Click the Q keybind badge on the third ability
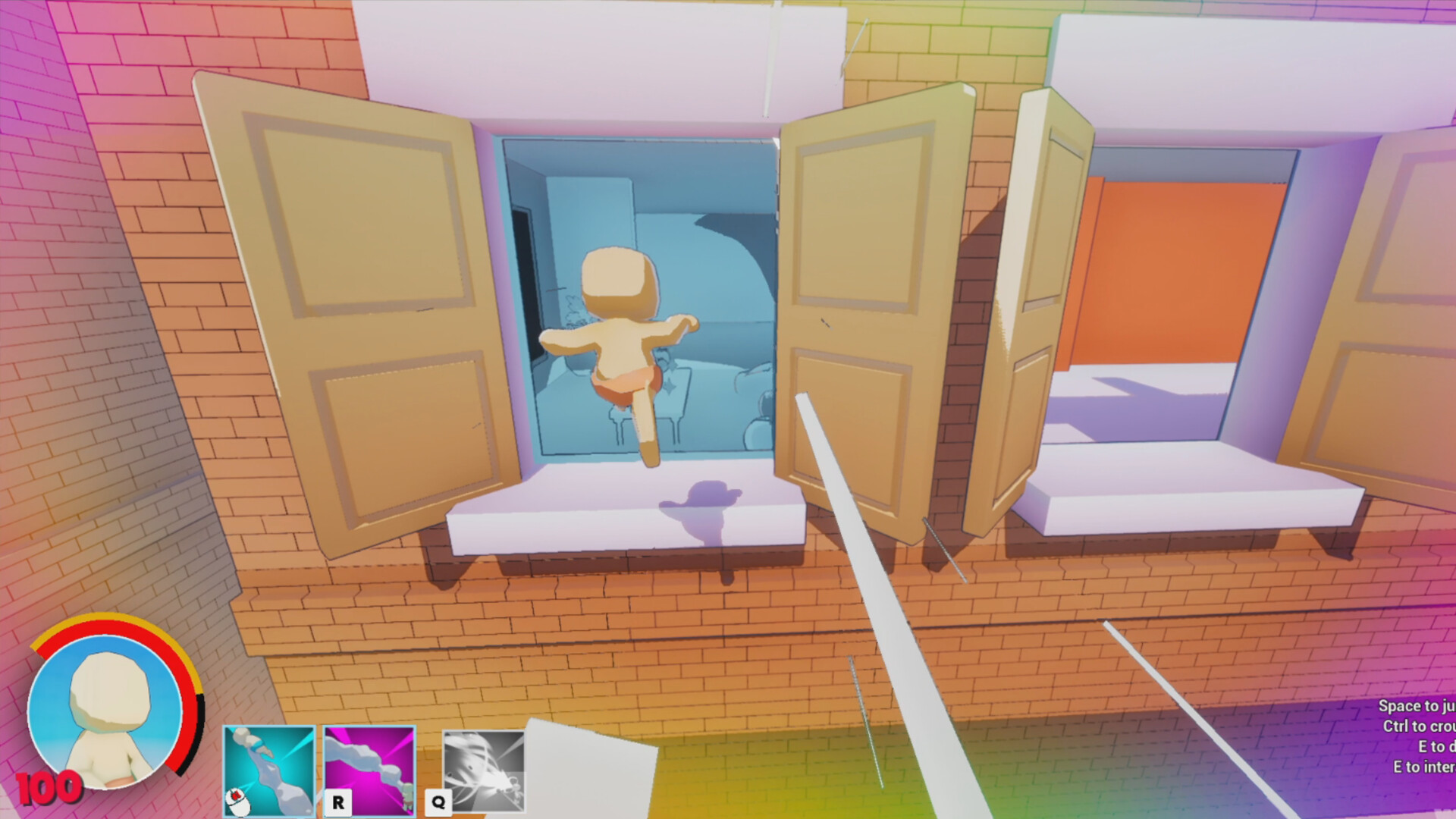This screenshot has height=819, width=1456. (x=440, y=800)
